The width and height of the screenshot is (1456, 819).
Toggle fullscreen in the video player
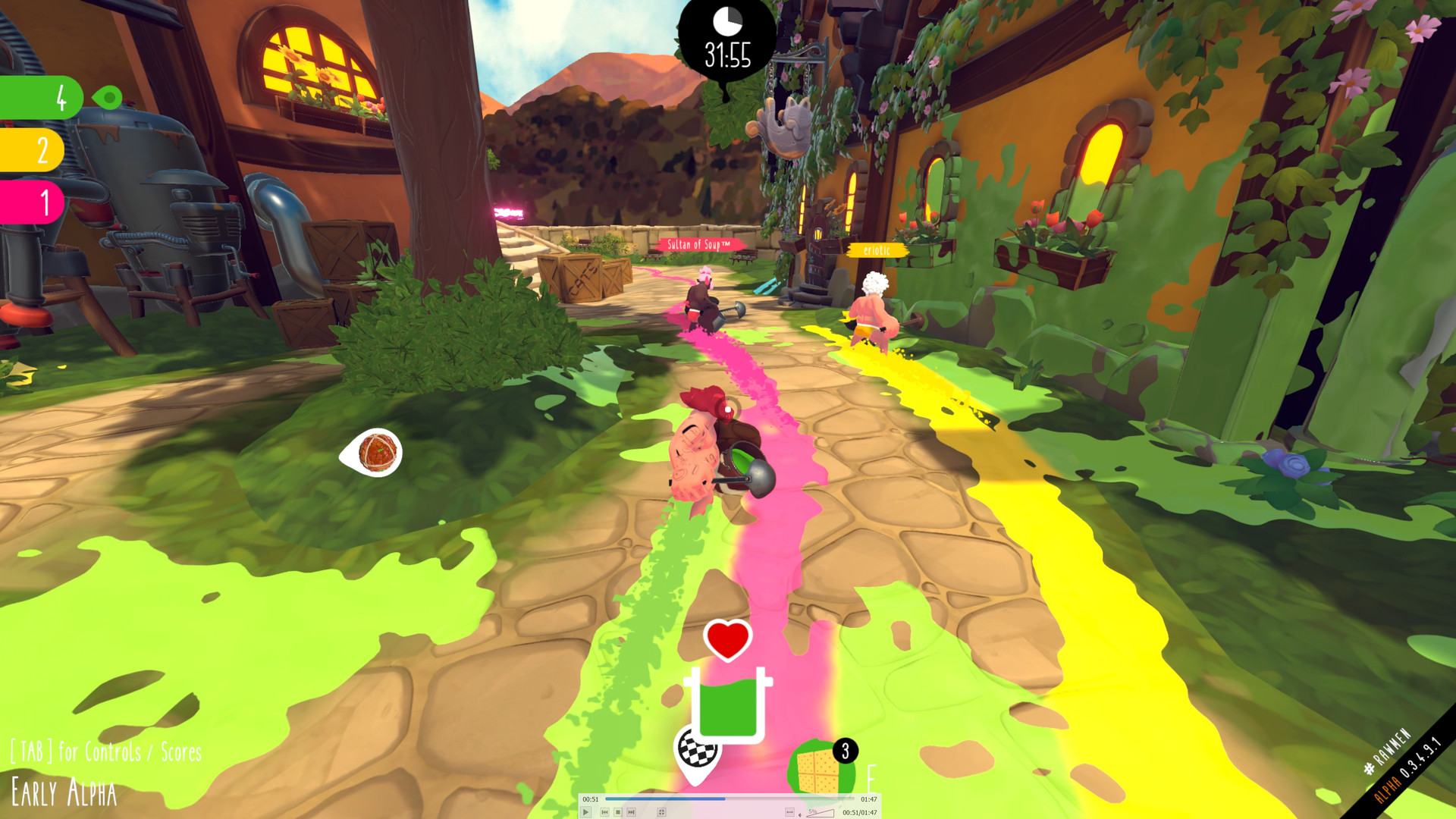(661, 812)
